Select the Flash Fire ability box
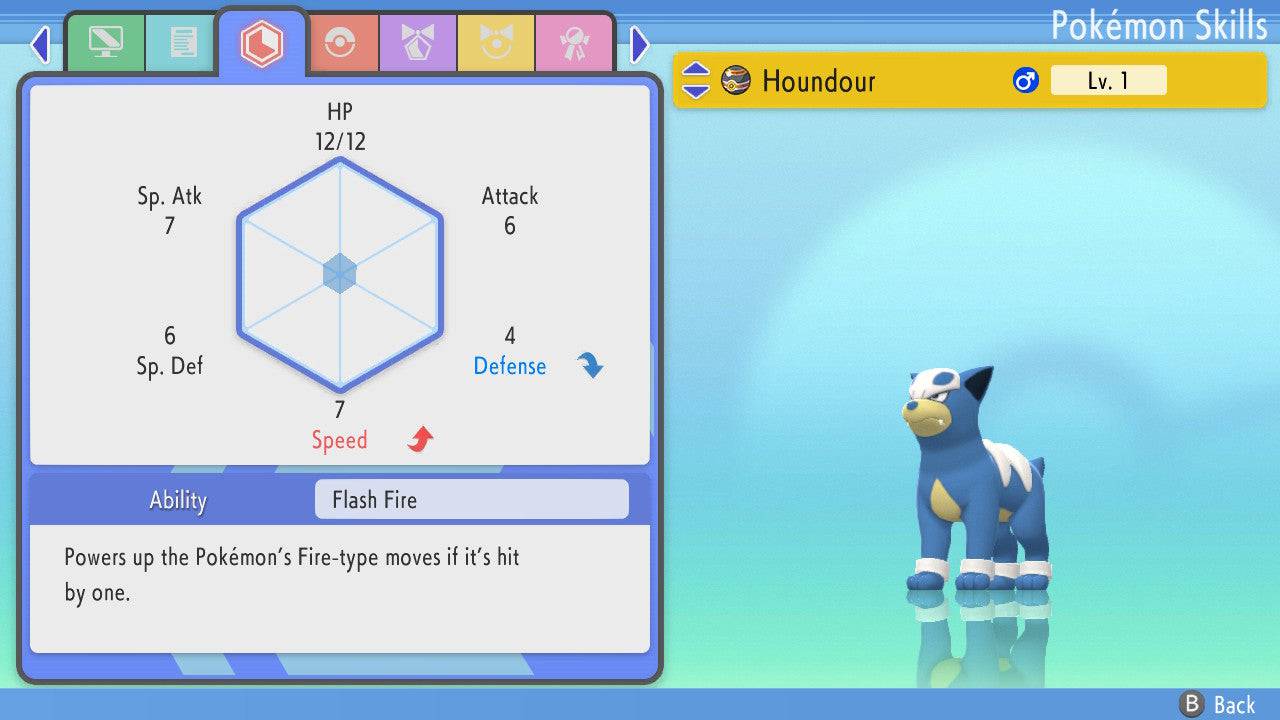Screen dimensions: 1280x720 (x=471, y=499)
